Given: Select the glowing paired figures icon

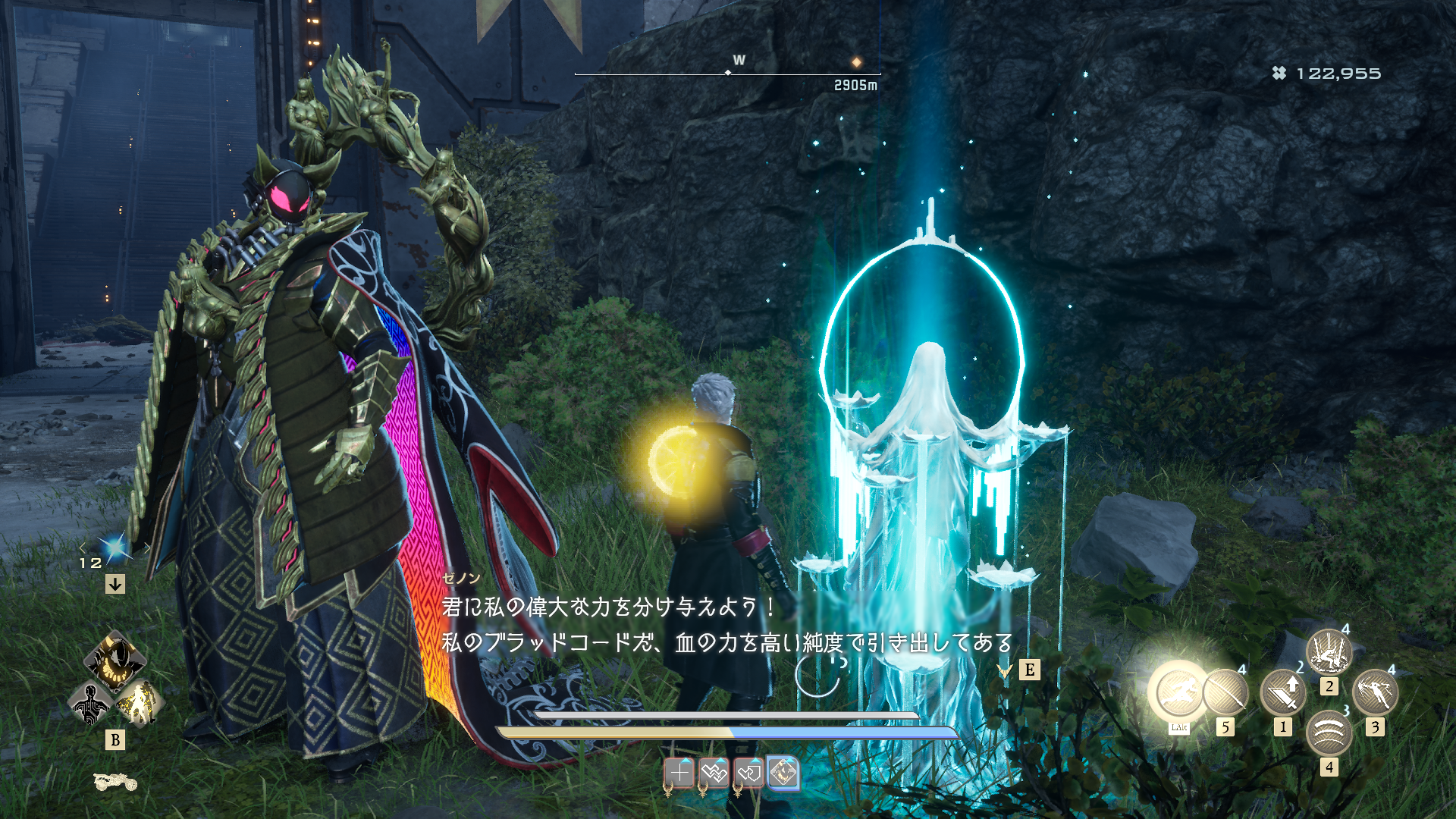Looking at the screenshot, I should coord(140,703).
